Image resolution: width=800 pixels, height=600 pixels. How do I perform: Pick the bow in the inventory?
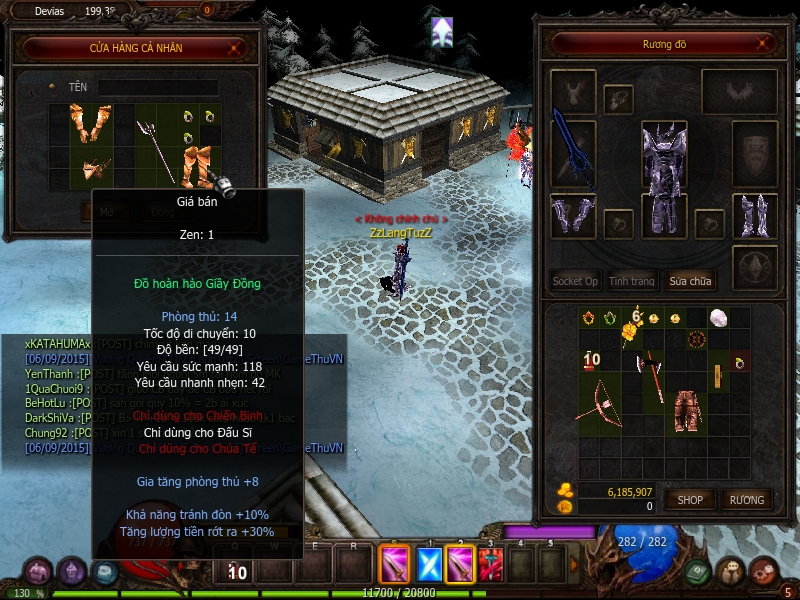[599, 401]
